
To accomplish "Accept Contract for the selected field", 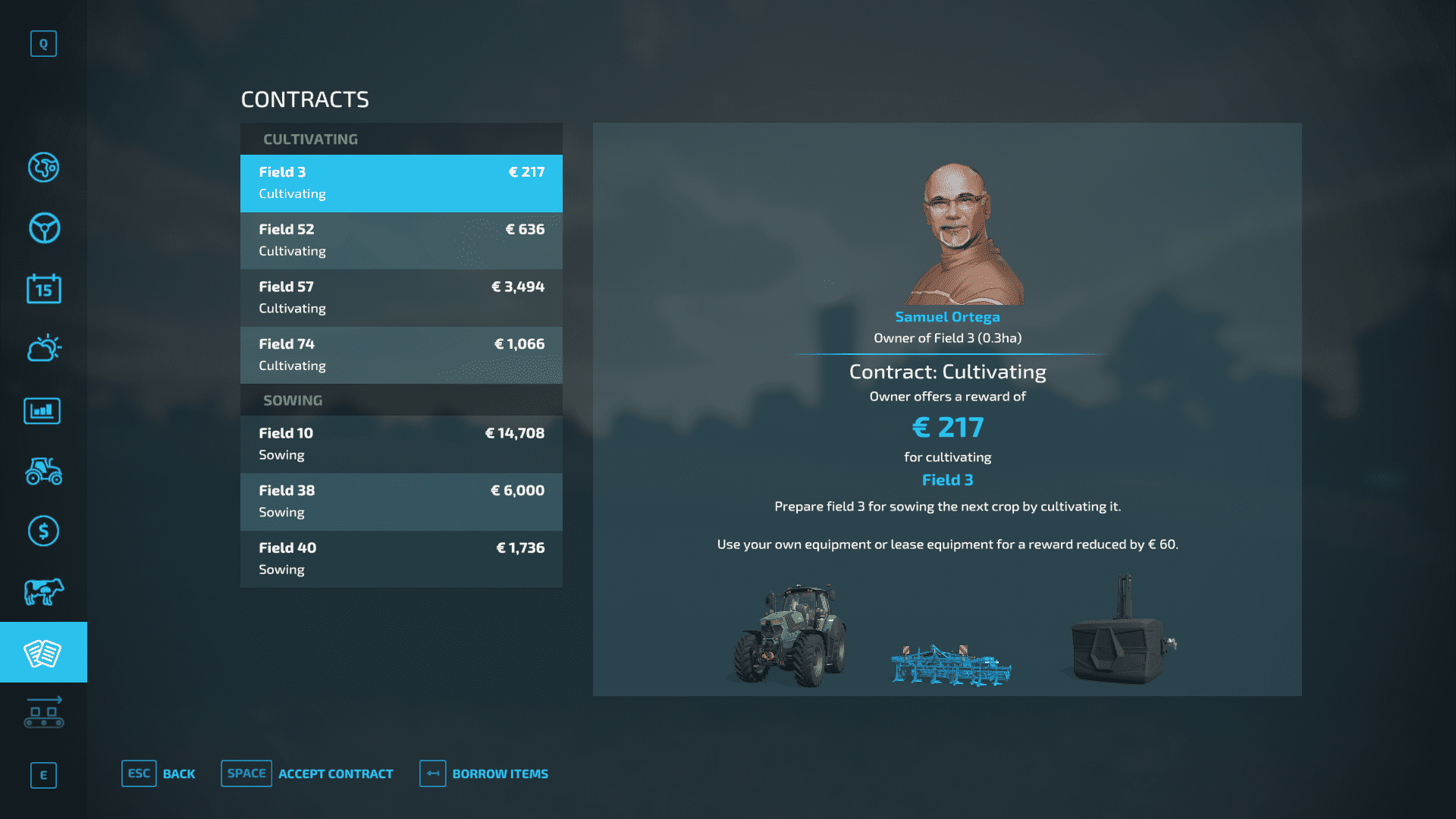I will coord(307,773).
